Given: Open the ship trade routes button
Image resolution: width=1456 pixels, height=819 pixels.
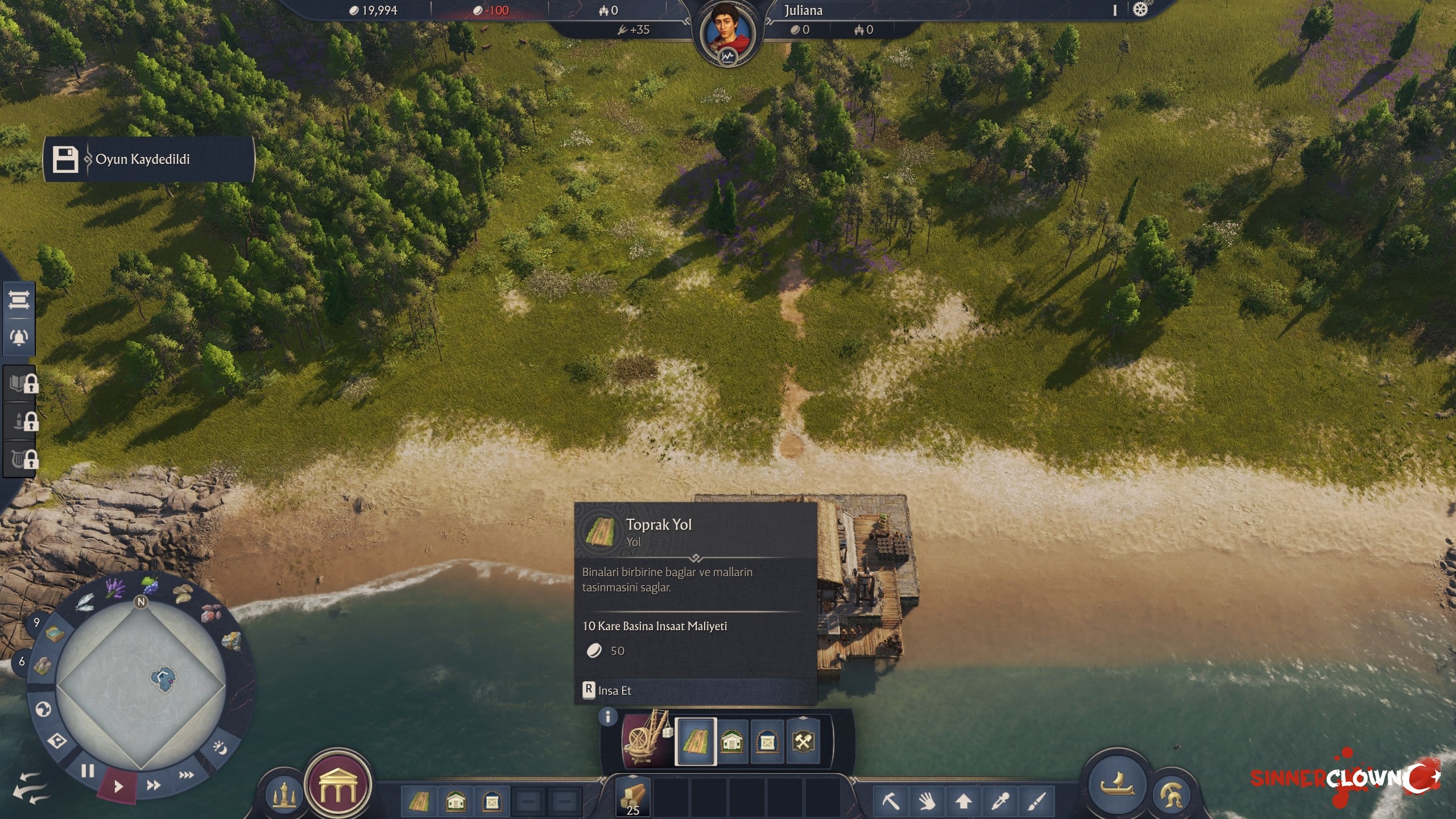Looking at the screenshot, I should click(x=1117, y=785).
